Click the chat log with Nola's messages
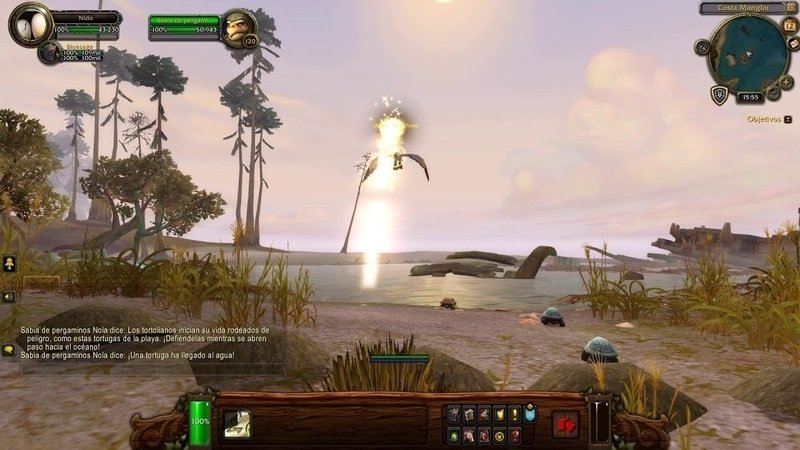Image resolution: width=800 pixels, height=450 pixels. [150, 341]
